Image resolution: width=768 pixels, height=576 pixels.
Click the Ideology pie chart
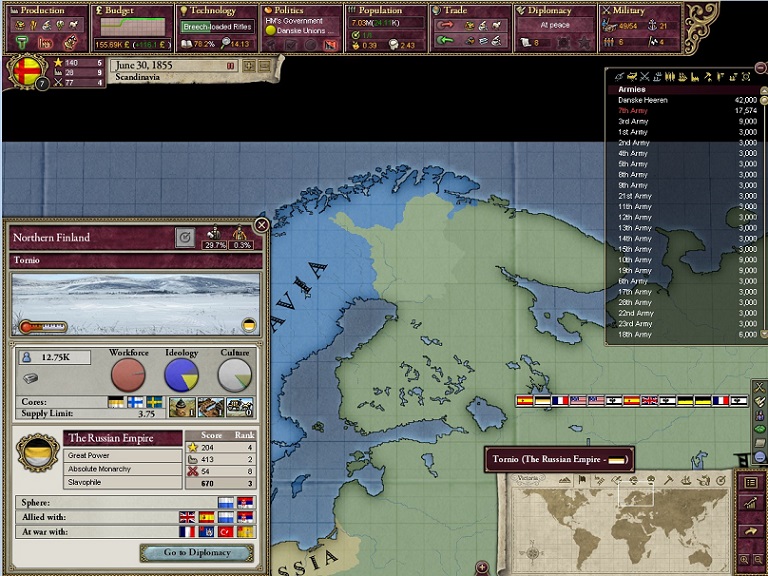[181, 375]
